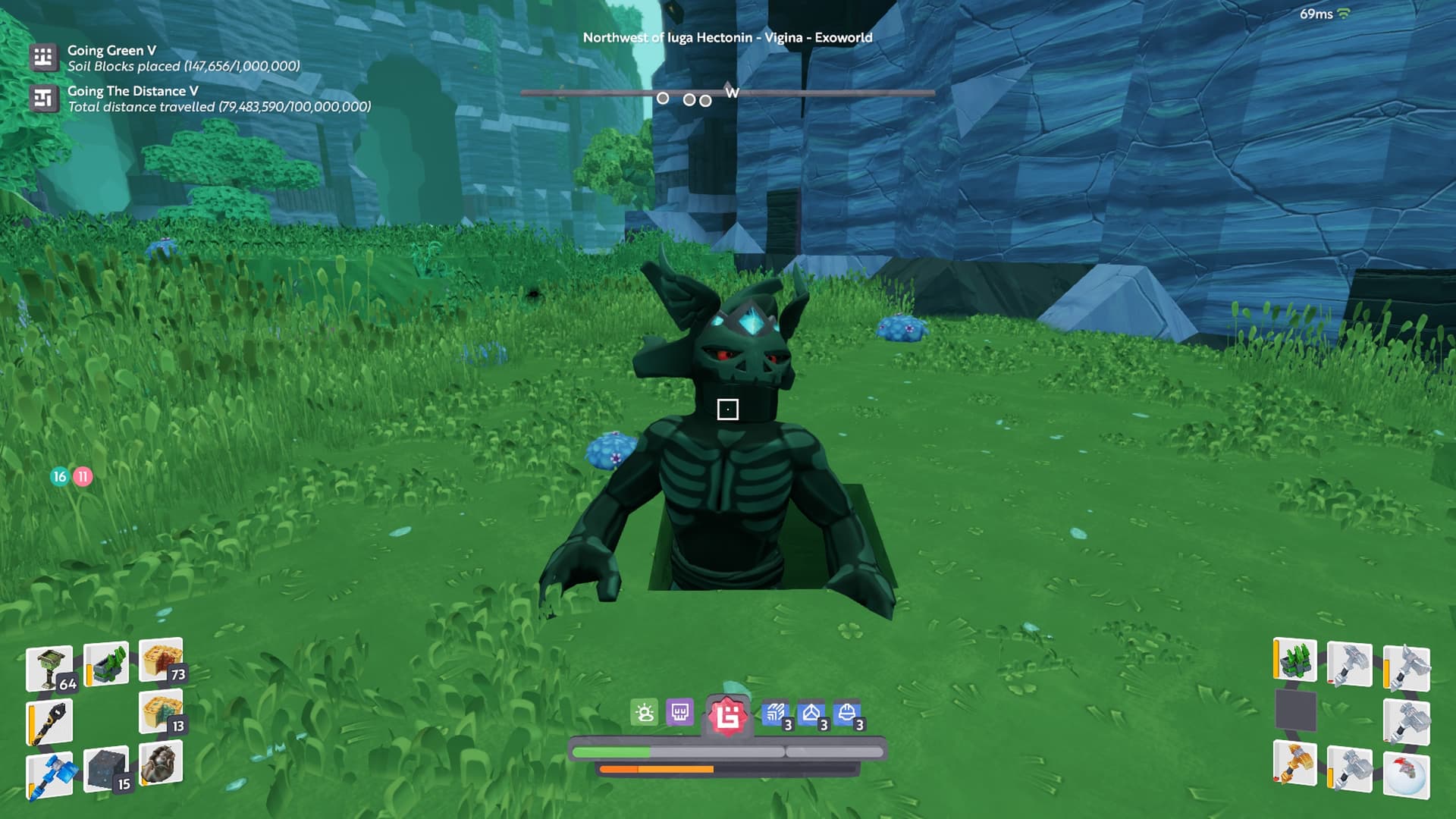Screen dimensions: 1456x819
Task: Equip the black and gold totem tool
Action: click(50, 722)
